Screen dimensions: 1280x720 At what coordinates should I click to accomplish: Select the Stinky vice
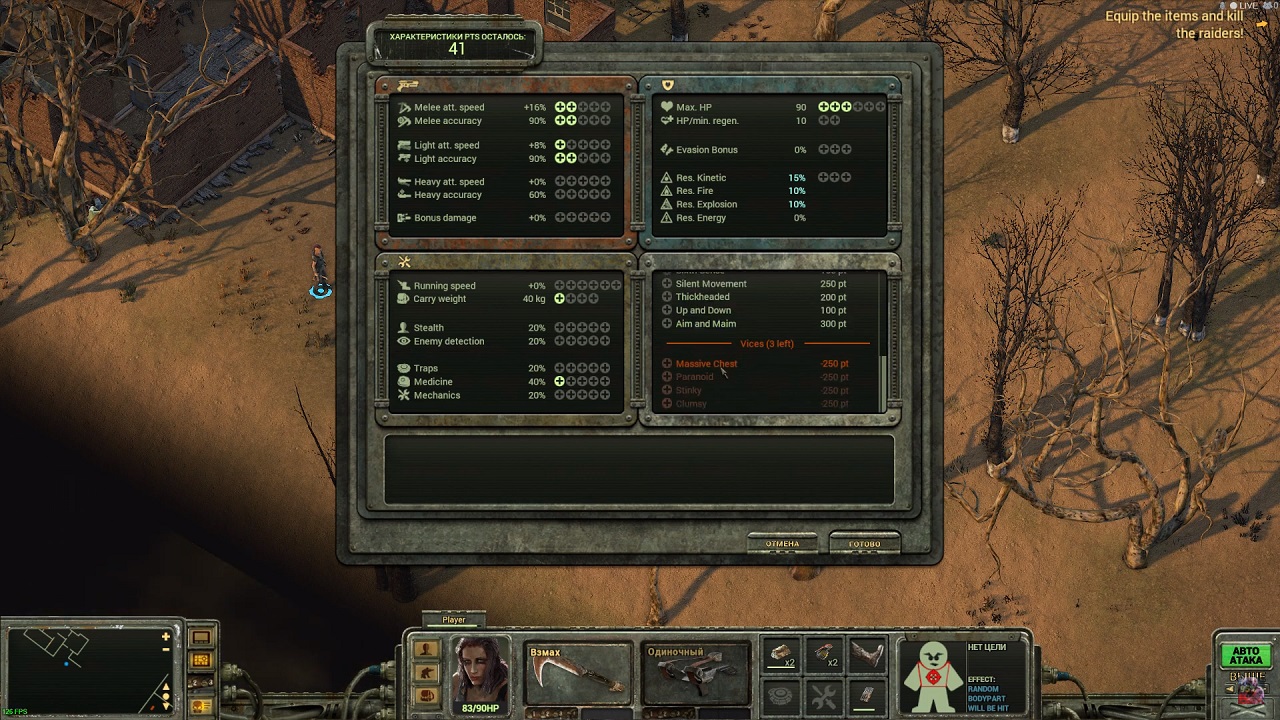pyautogui.click(x=667, y=390)
